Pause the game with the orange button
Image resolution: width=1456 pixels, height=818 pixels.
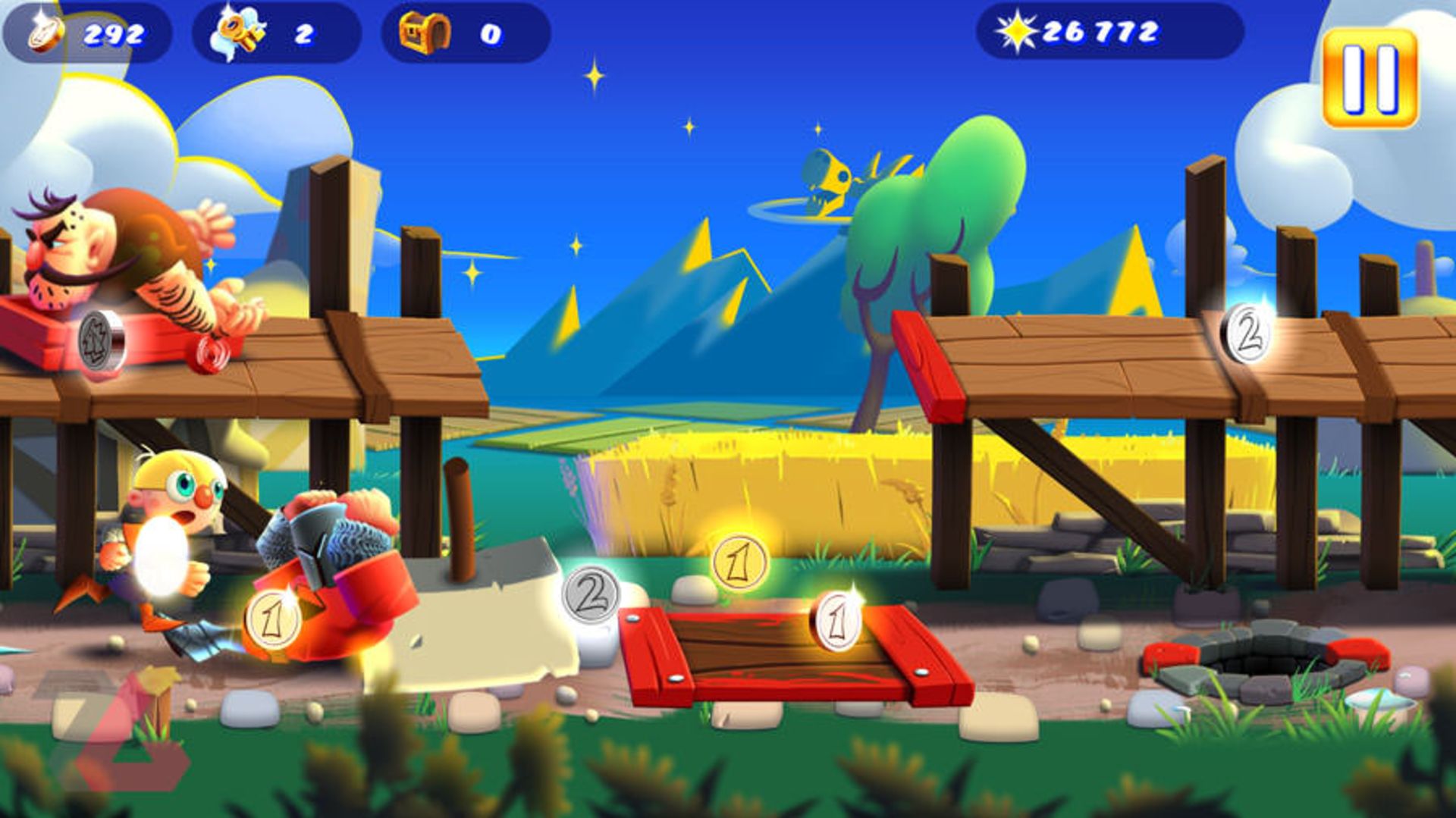pos(1370,78)
